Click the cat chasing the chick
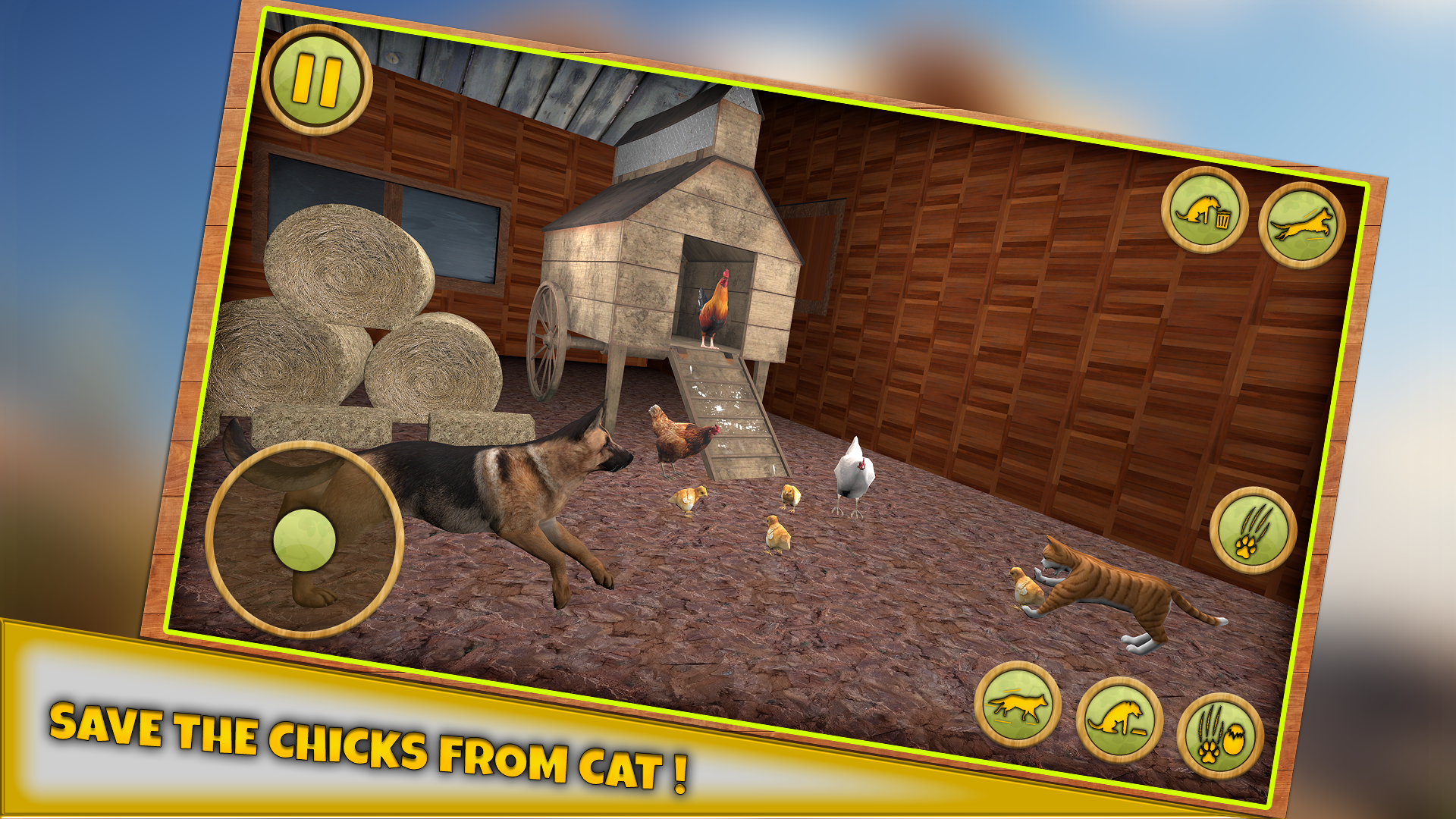Image resolution: width=1456 pixels, height=819 pixels. tap(1100, 599)
